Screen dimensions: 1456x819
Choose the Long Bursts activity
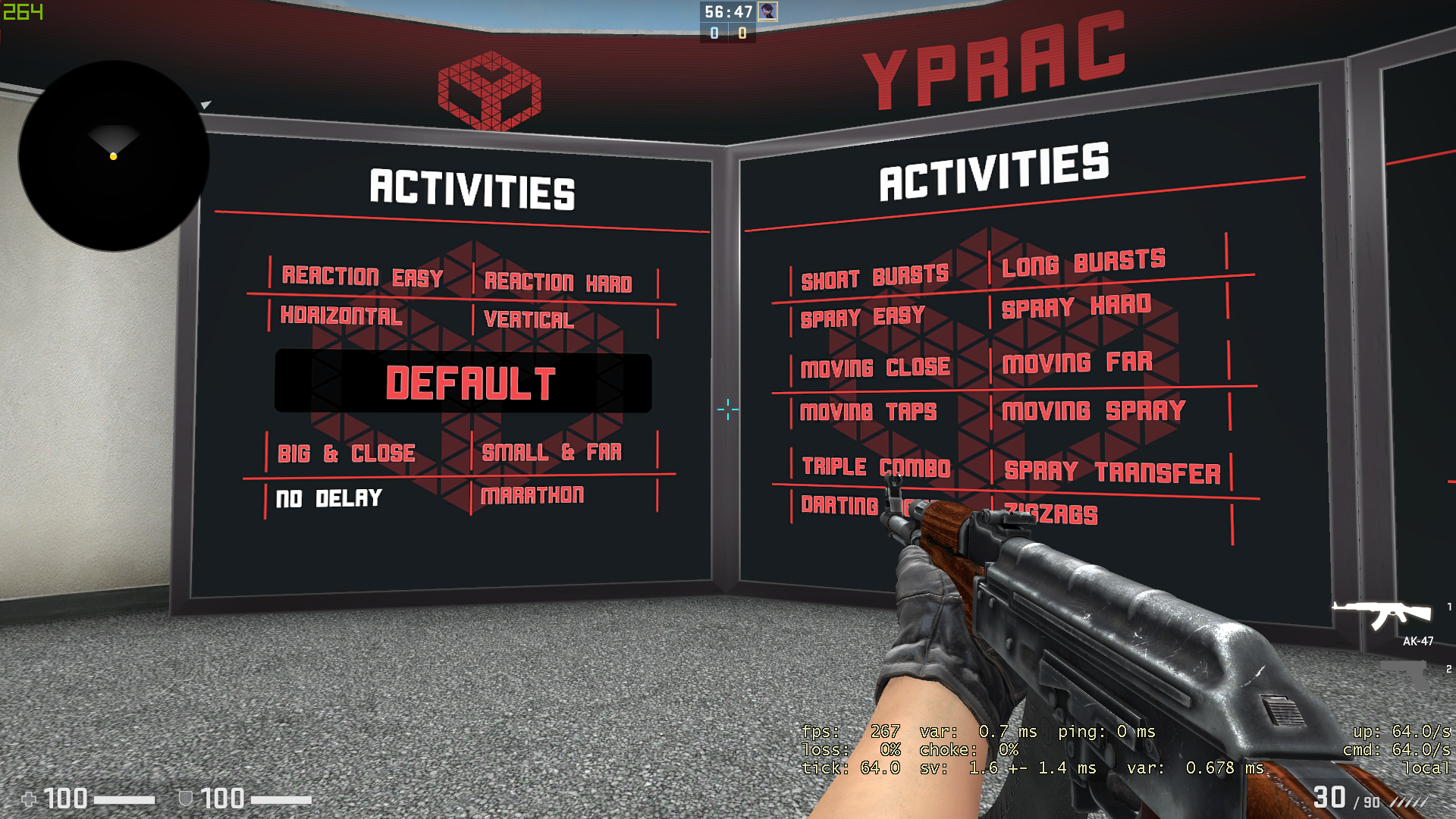point(1083,263)
